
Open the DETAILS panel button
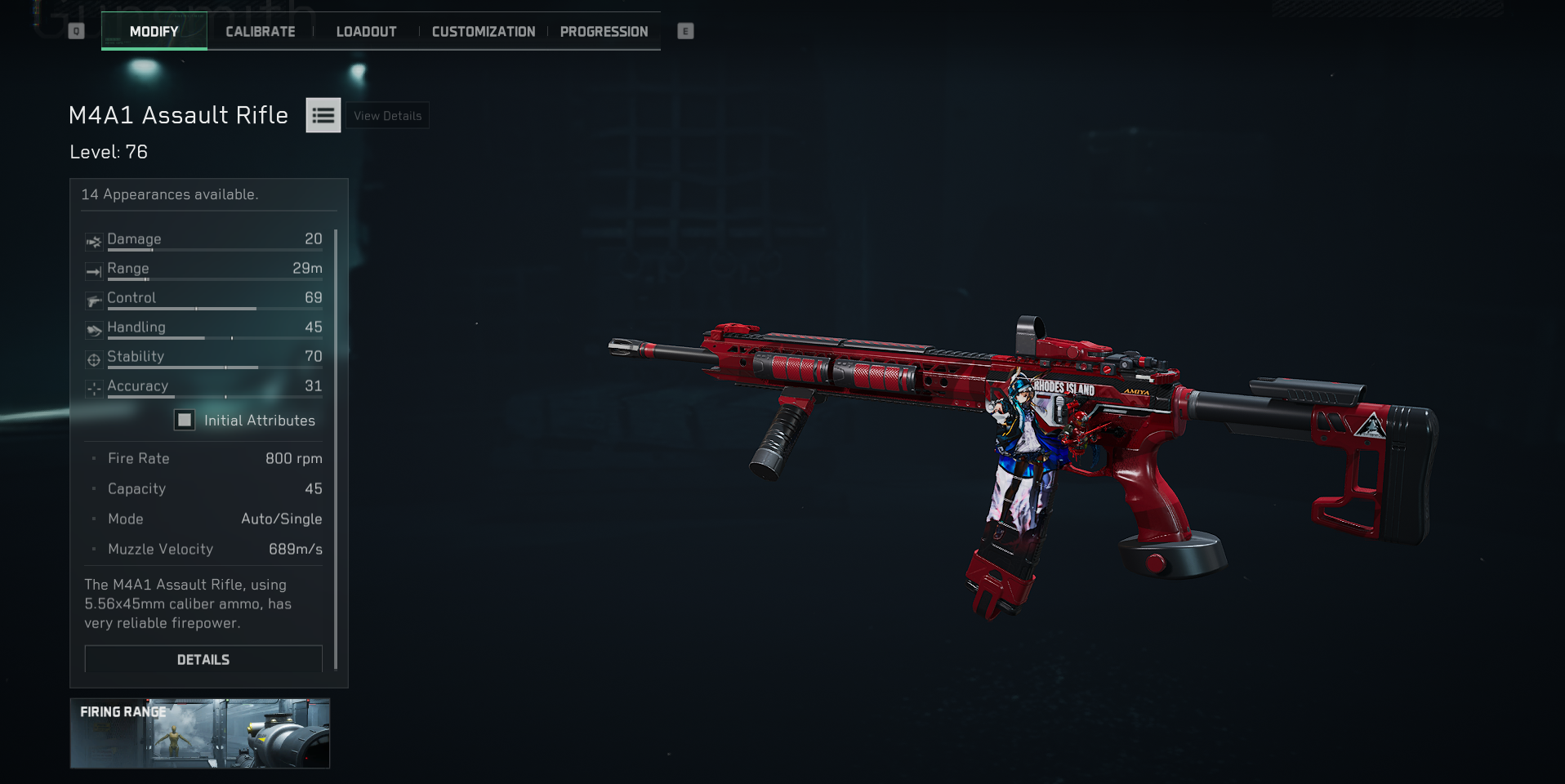pos(203,659)
